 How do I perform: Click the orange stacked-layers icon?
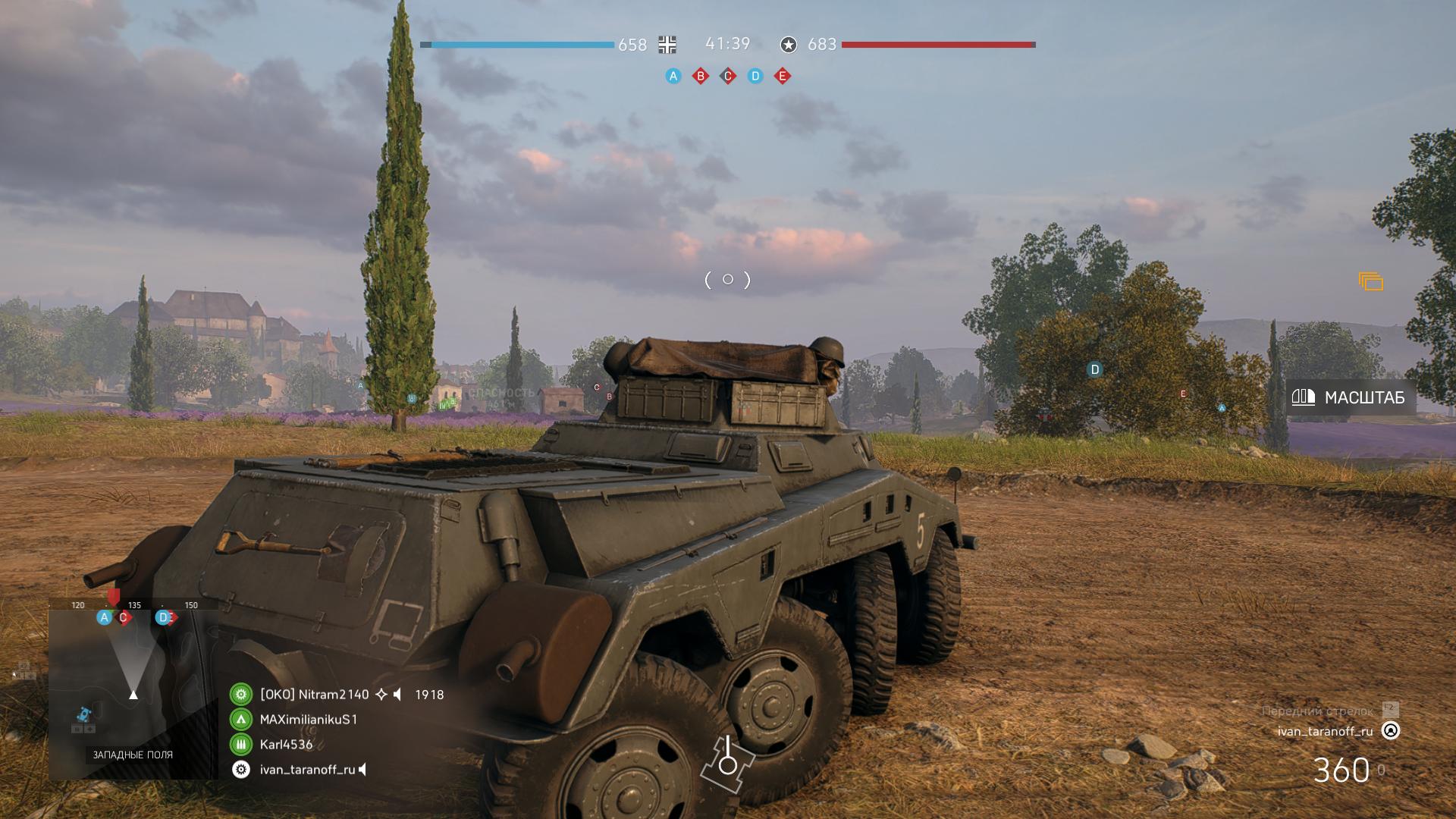click(x=1371, y=282)
